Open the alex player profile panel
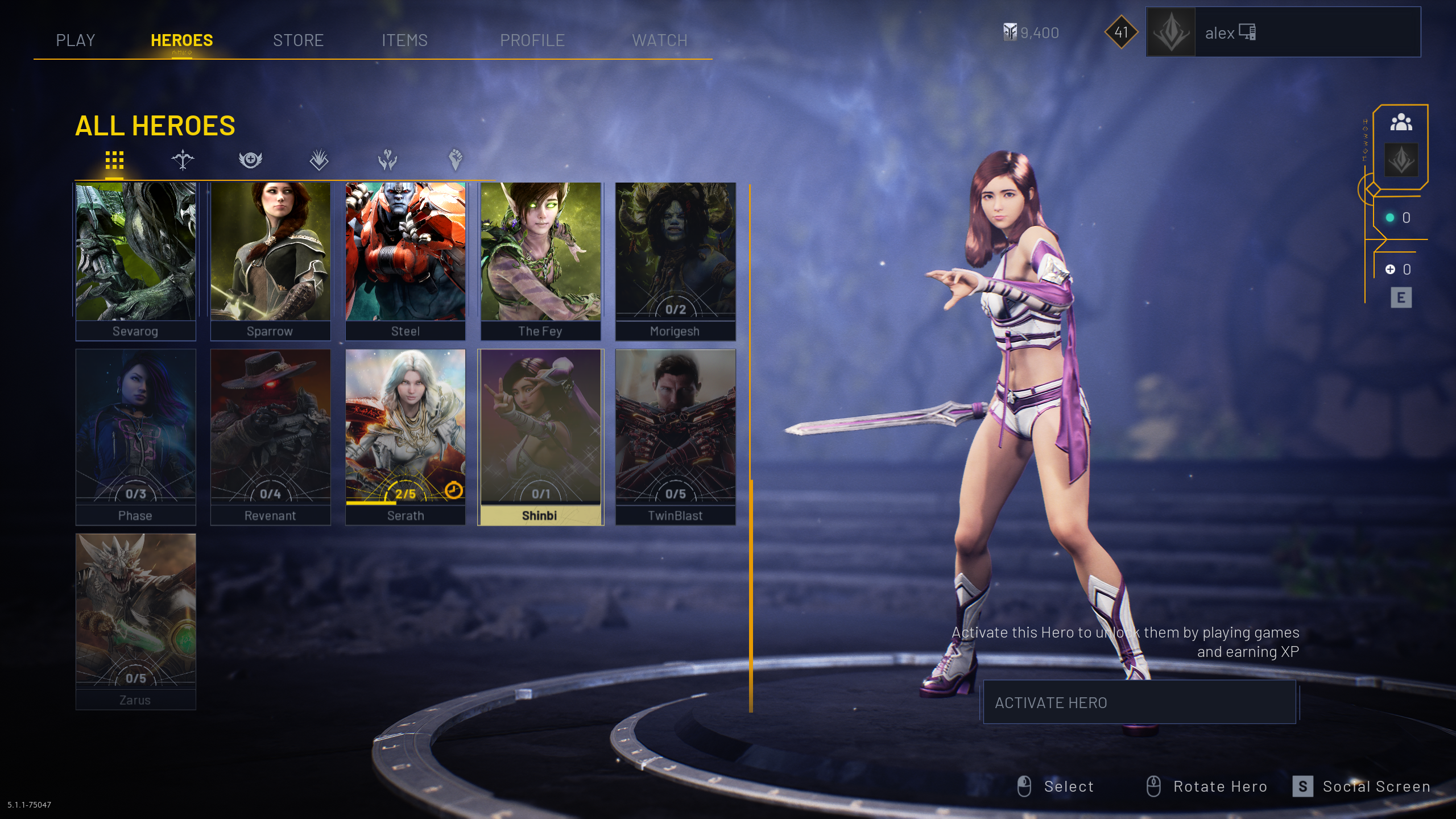This screenshot has height=819, width=1456. [x=1283, y=32]
